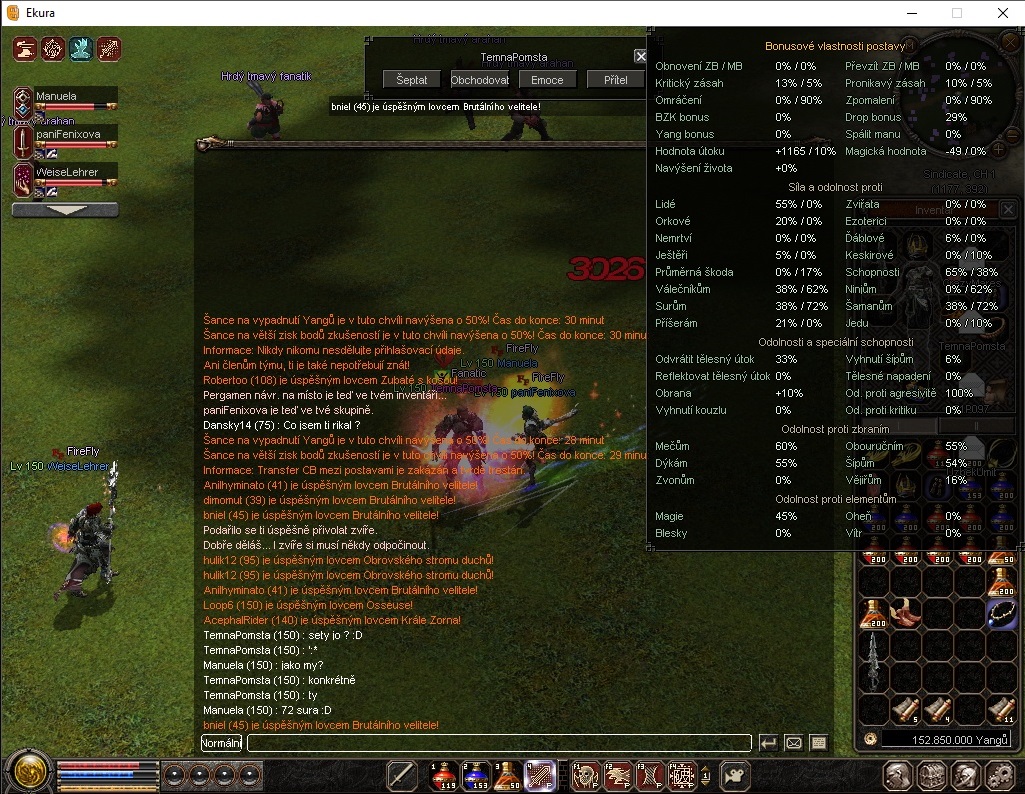Screen dimensions: 1025x794
Task: Use the red potion in quickslot 1
Action: pos(443,775)
